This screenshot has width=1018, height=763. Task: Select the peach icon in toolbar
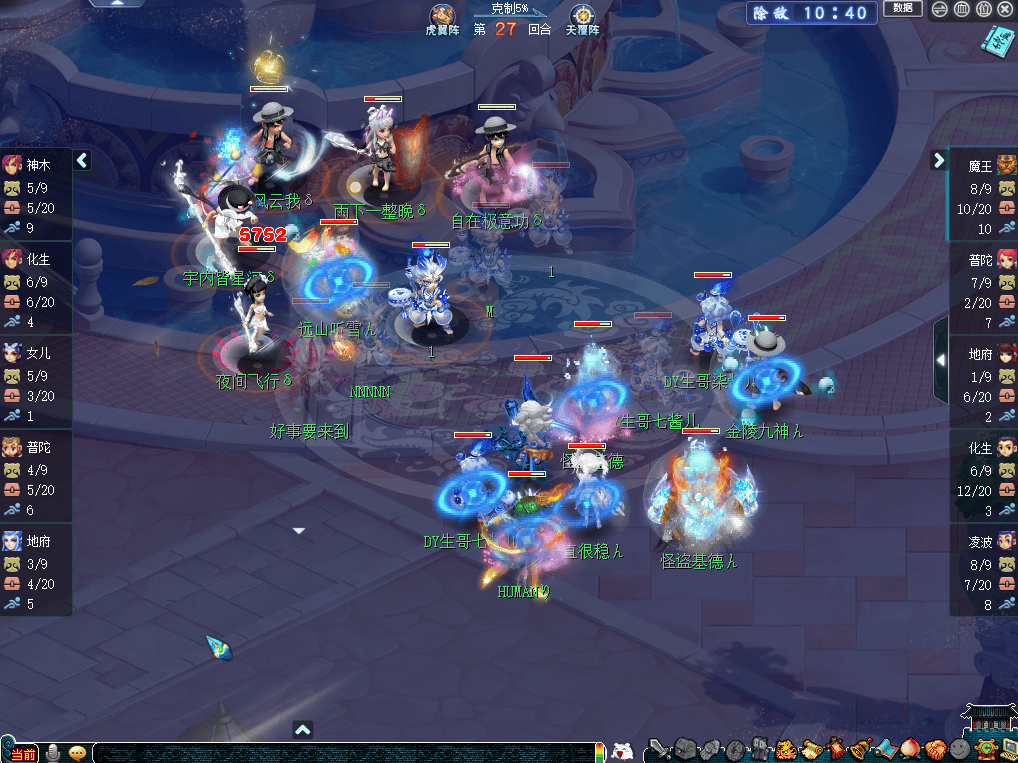(910, 749)
